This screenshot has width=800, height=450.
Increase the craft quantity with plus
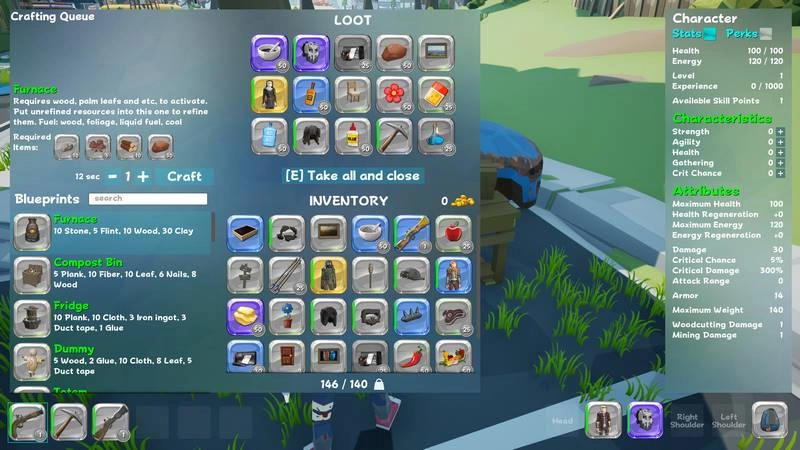tap(143, 176)
